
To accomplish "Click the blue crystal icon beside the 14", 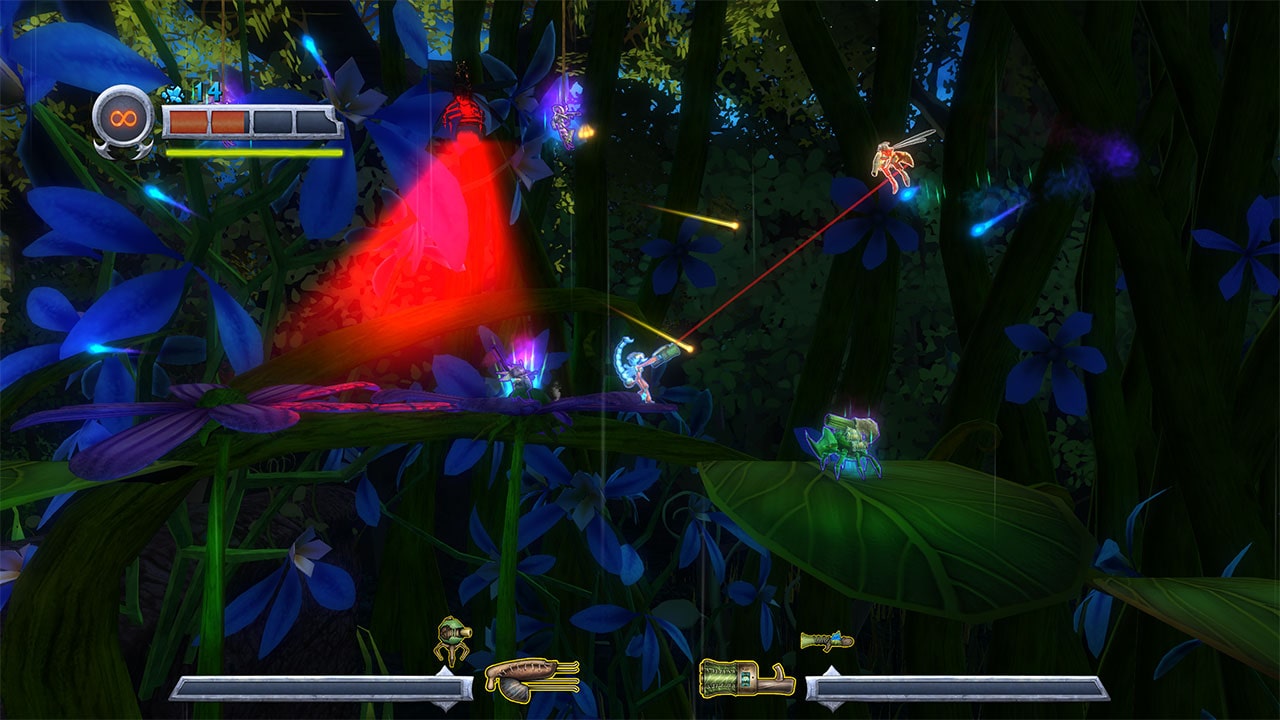I will tap(174, 94).
